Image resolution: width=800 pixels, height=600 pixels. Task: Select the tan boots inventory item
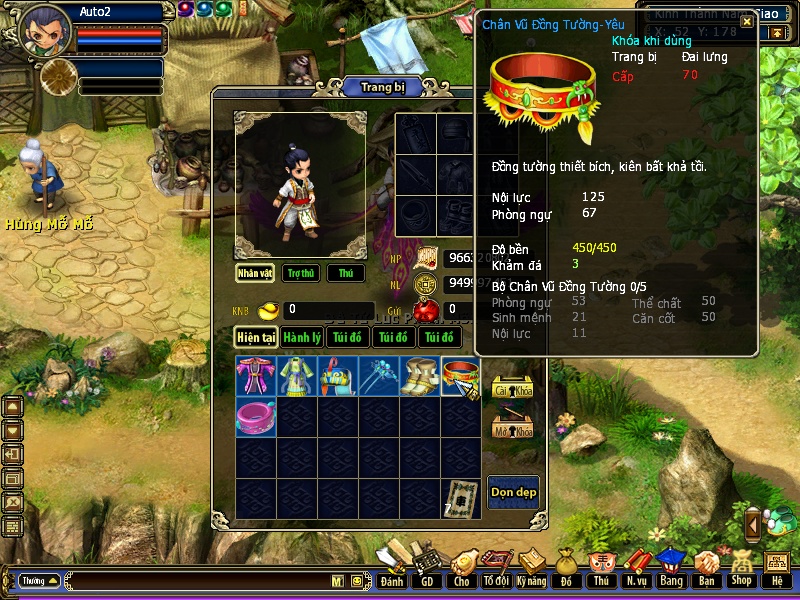(420, 375)
